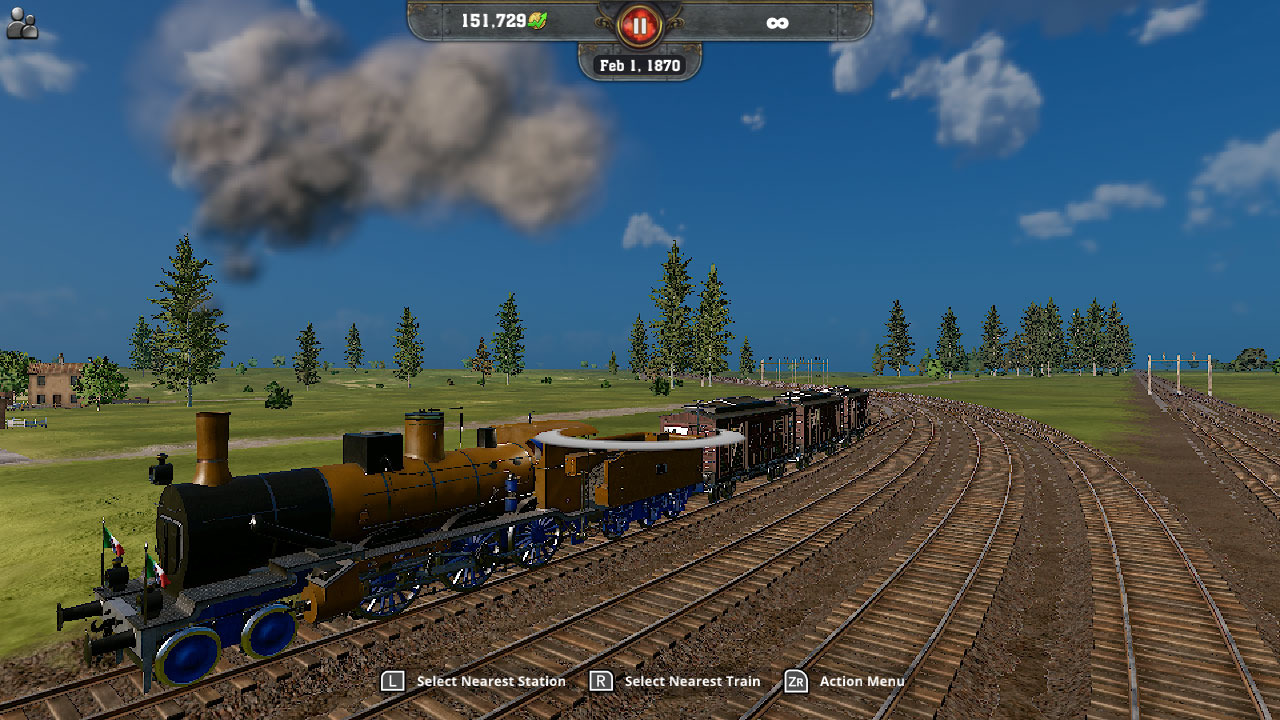The width and height of the screenshot is (1280, 720).
Task: Click the L button prompt in bottom bar
Action: click(x=392, y=680)
